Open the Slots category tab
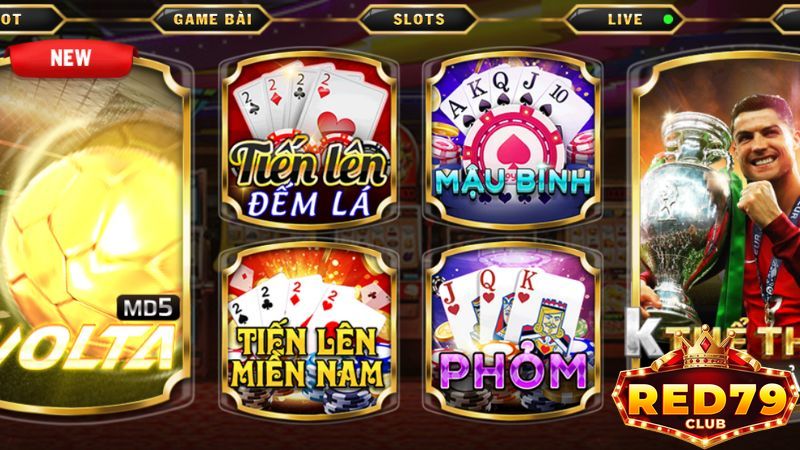Image resolution: width=800 pixels, height=450 pixels. (x=420, y=19)
